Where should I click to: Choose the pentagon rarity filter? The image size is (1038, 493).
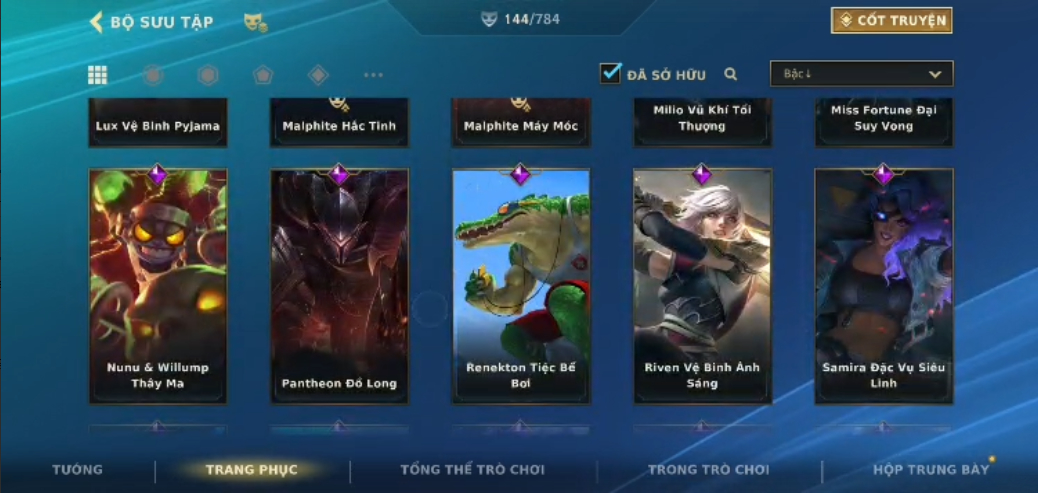point(263,75)
